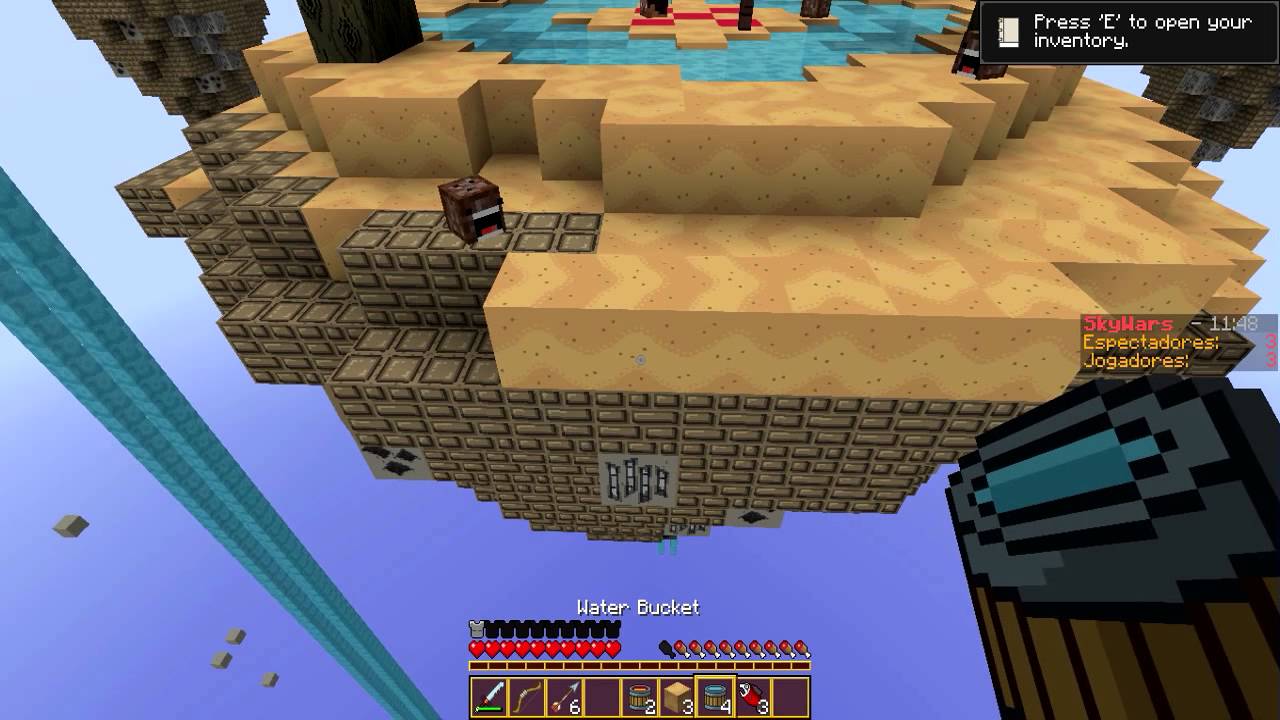The width and height of the screenshot is (1280, 720).
Task: Click the darkened drumstick on the hunger bar
Action: (x=665, y=649)
